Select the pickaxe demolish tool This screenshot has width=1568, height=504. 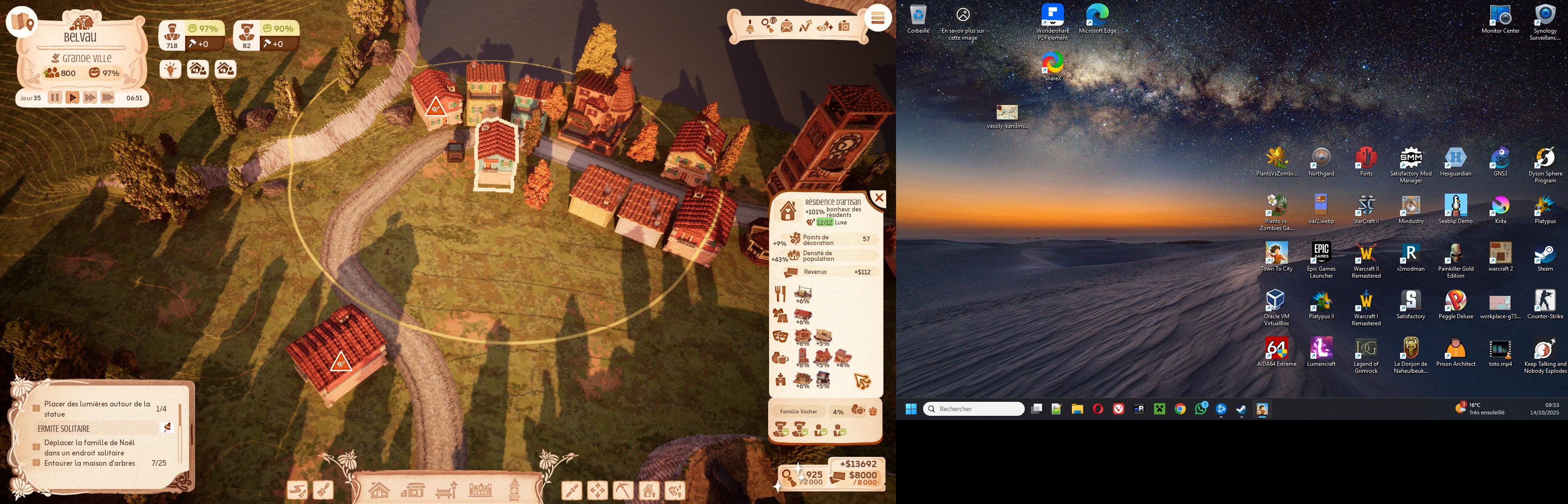click(623, 490)
